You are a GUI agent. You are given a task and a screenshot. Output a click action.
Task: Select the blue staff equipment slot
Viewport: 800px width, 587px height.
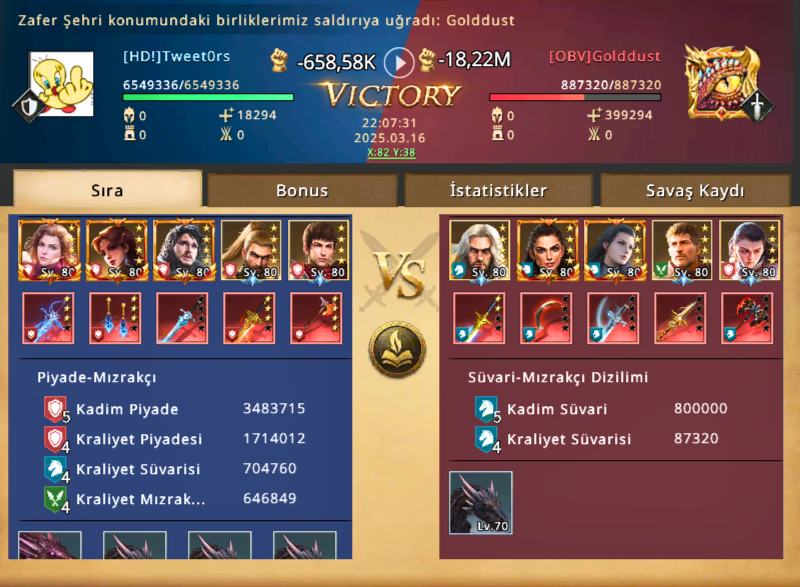(48, 319)
